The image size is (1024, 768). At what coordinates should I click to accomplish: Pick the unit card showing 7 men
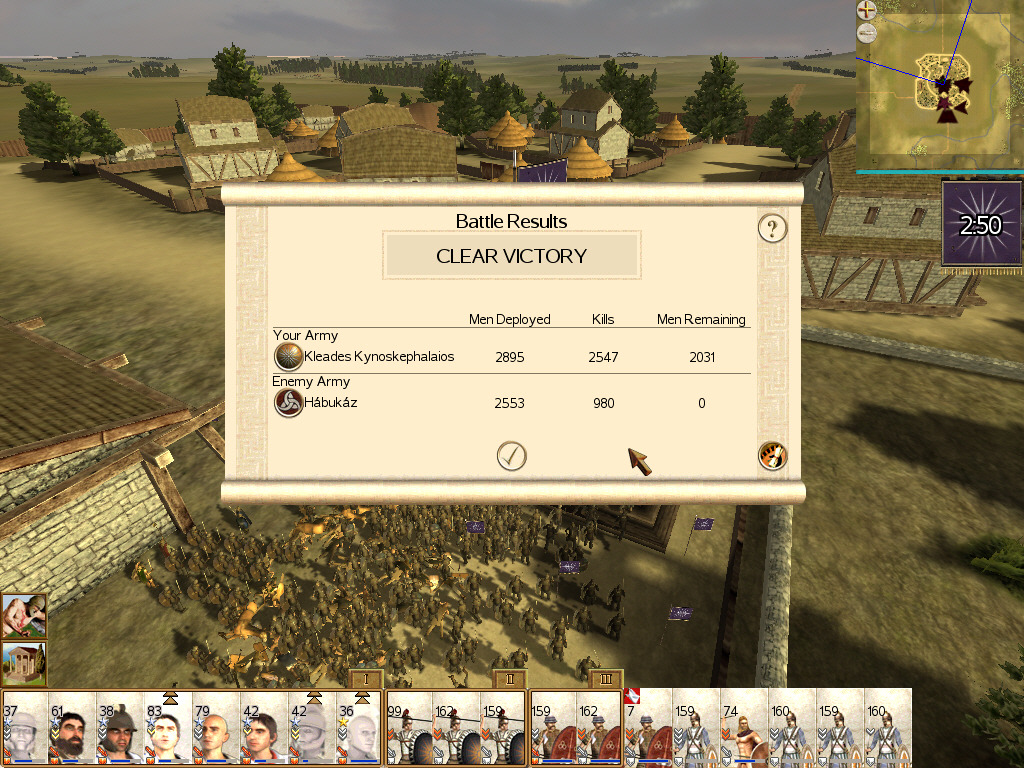pyautogui.click(x=648, y=728)
